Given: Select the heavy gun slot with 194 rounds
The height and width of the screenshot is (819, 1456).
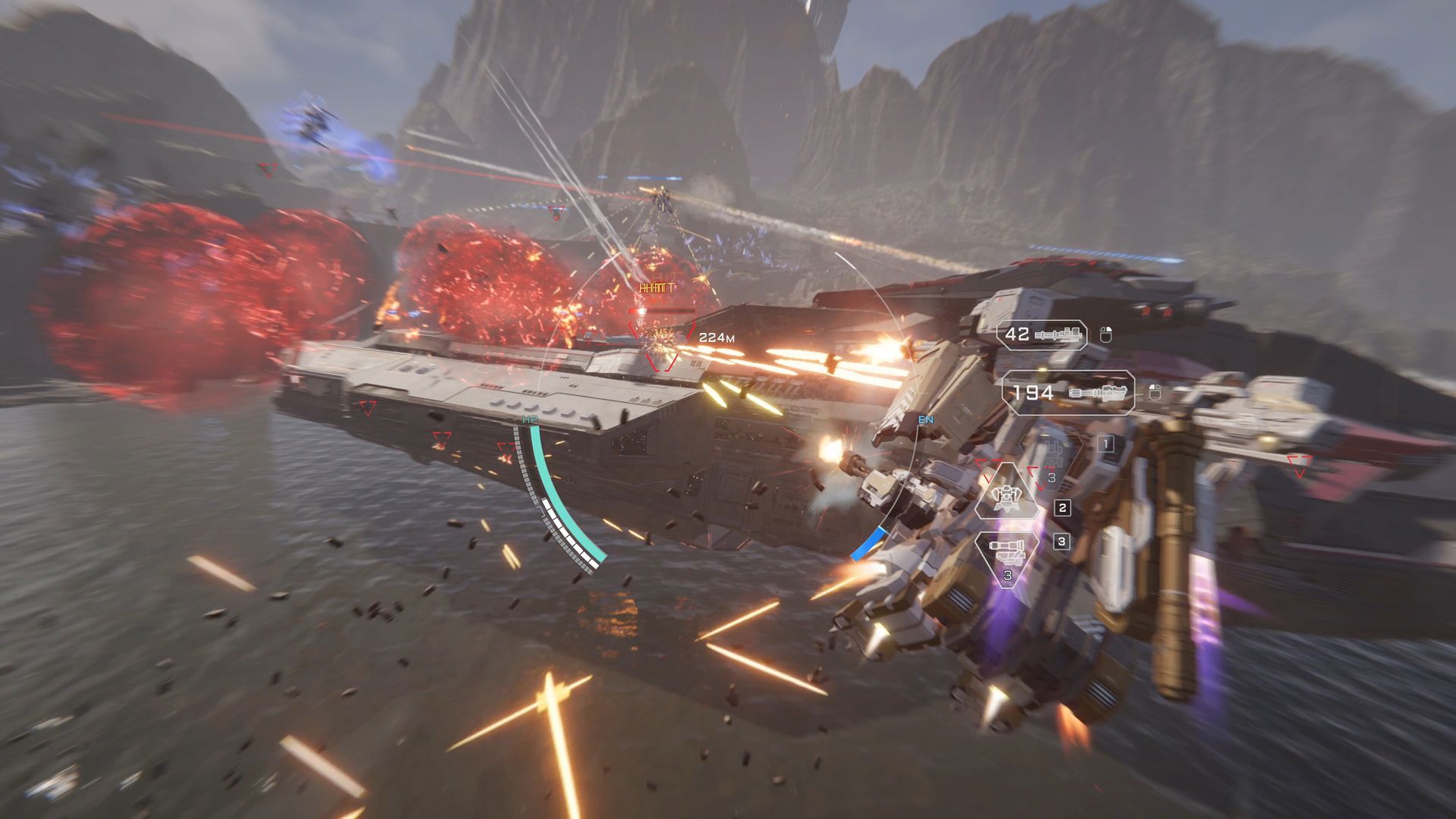Looking at the screenshot, I should click(1068, 393).
